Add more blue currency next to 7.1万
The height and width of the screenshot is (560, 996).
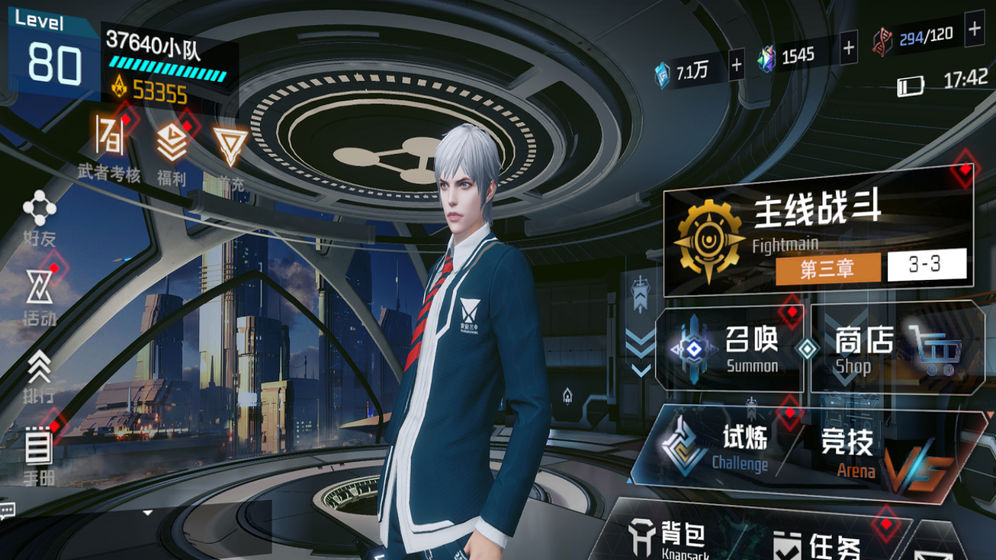737,66
